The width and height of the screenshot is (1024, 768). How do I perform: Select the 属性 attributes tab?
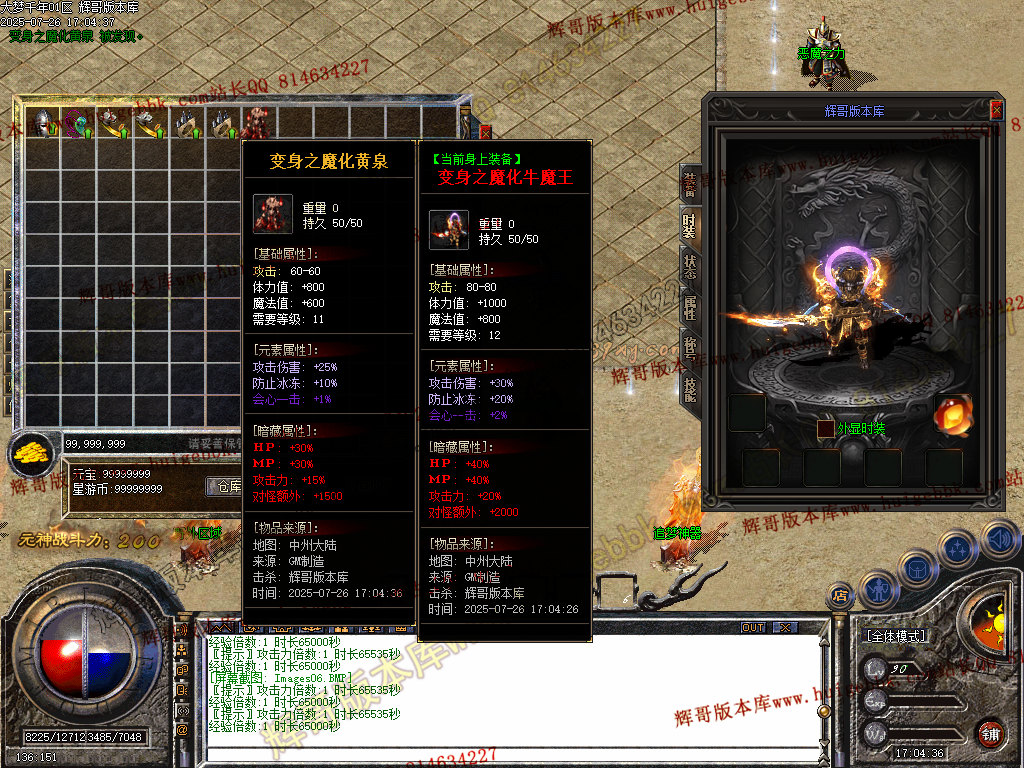tap(690, 308)
